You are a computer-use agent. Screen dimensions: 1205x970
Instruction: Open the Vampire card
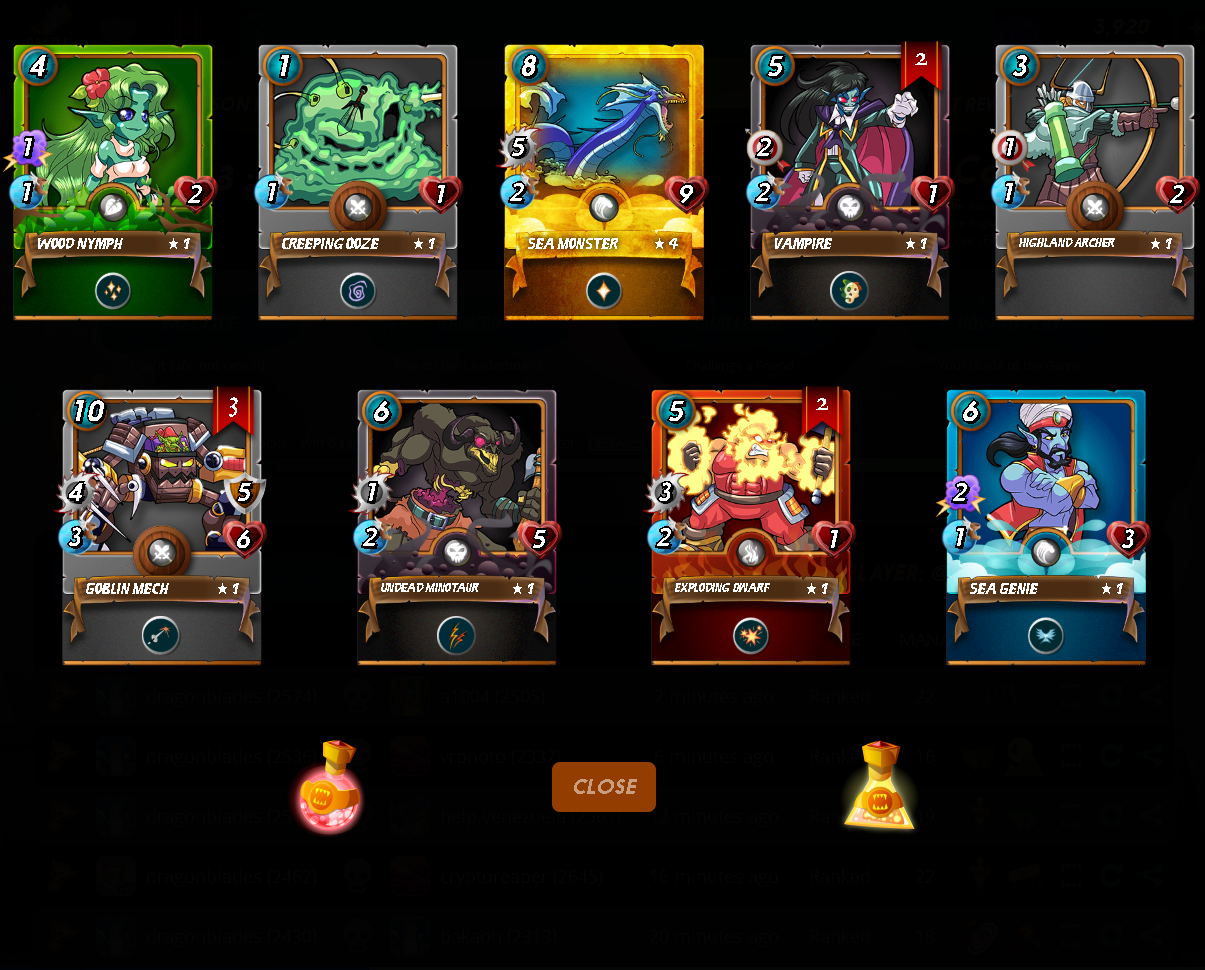(850, 182)
